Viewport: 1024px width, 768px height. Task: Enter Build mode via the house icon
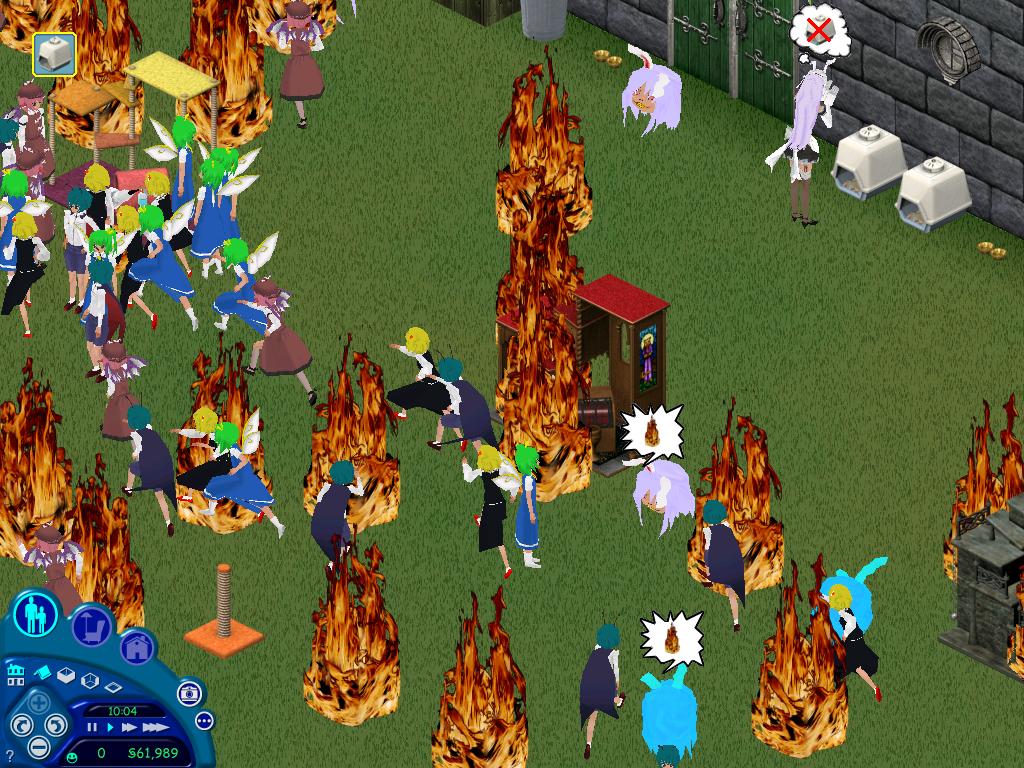(x=137, y=648)
